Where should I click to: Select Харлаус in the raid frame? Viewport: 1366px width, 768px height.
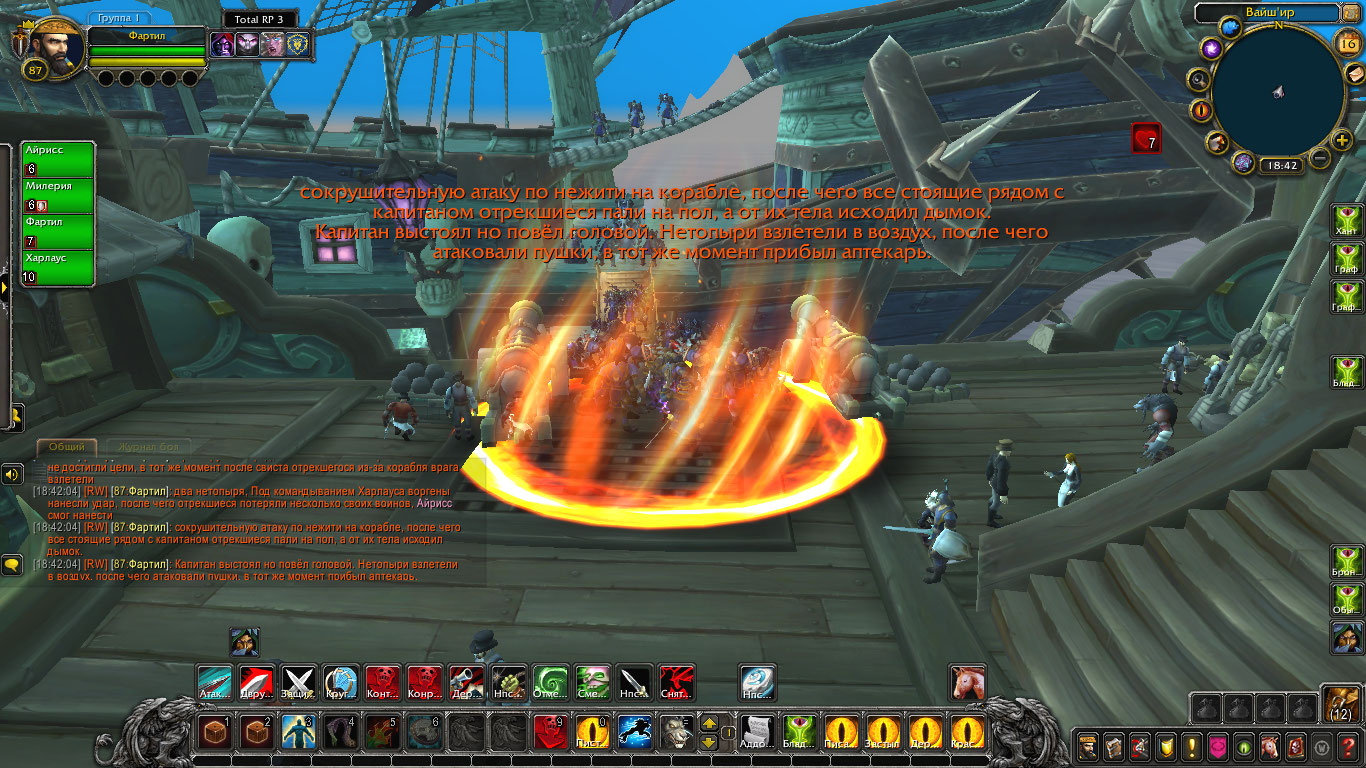[58, 267]
